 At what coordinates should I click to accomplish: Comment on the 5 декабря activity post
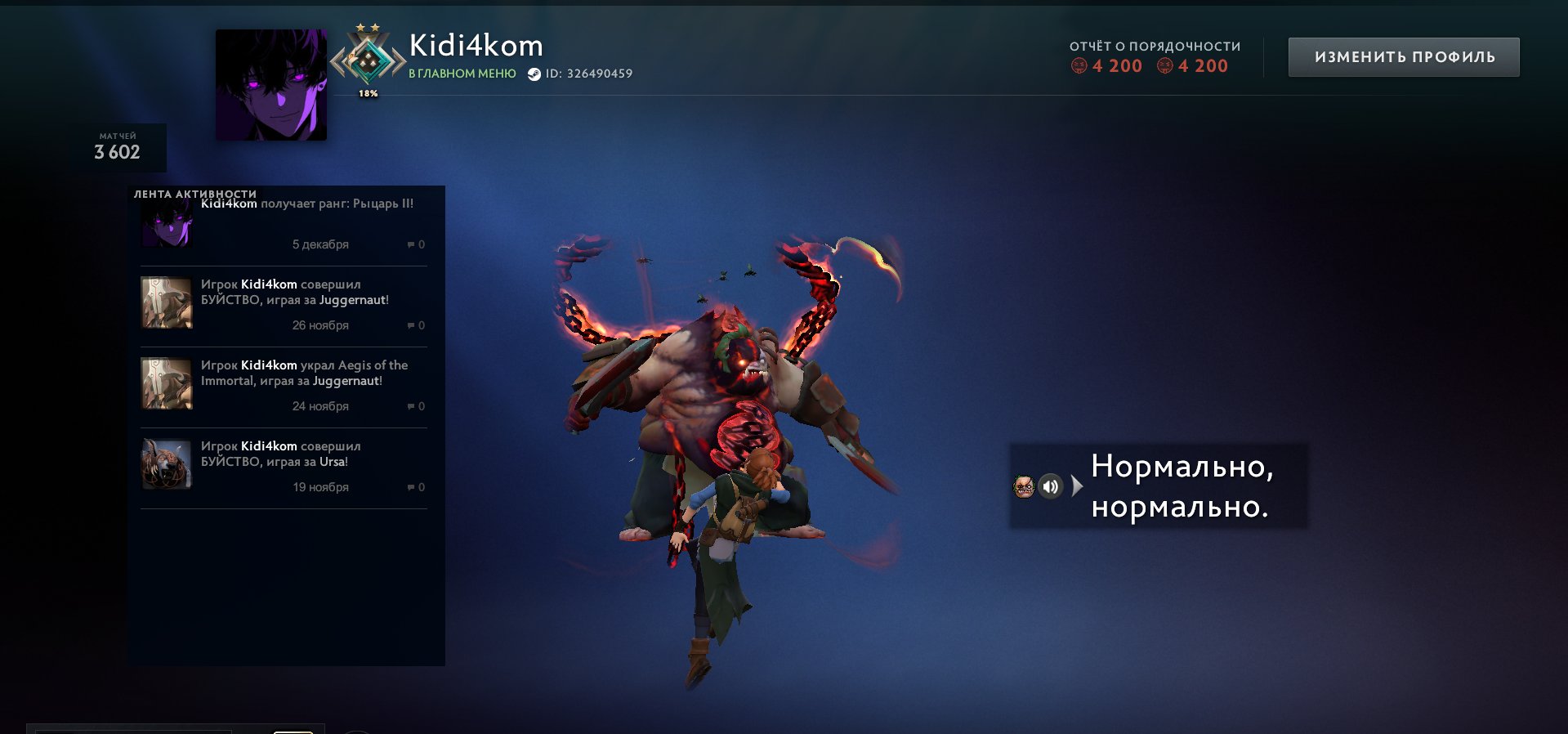(416, 244)
